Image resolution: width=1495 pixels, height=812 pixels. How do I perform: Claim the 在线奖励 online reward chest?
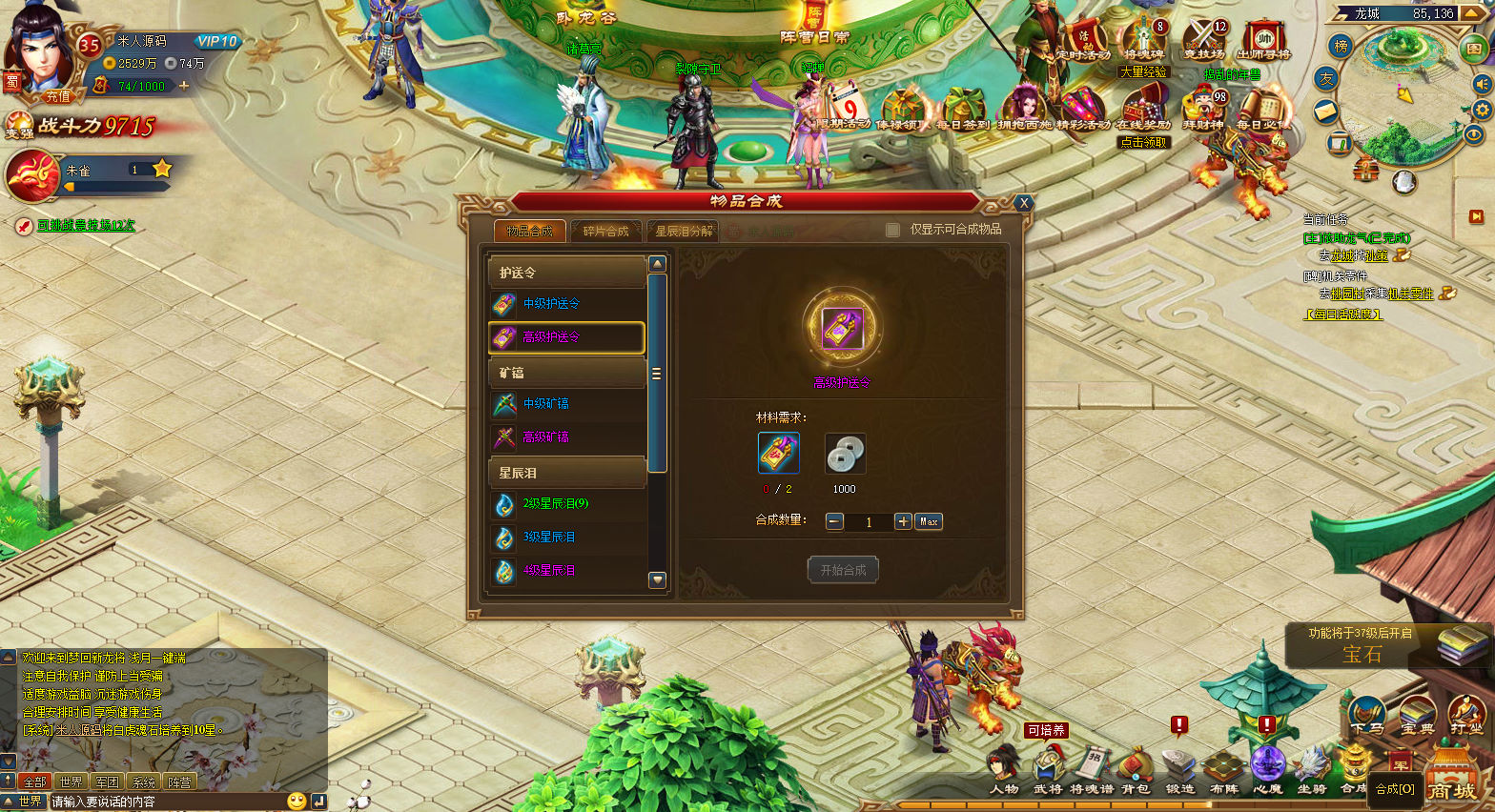(x=1143, y=110)
